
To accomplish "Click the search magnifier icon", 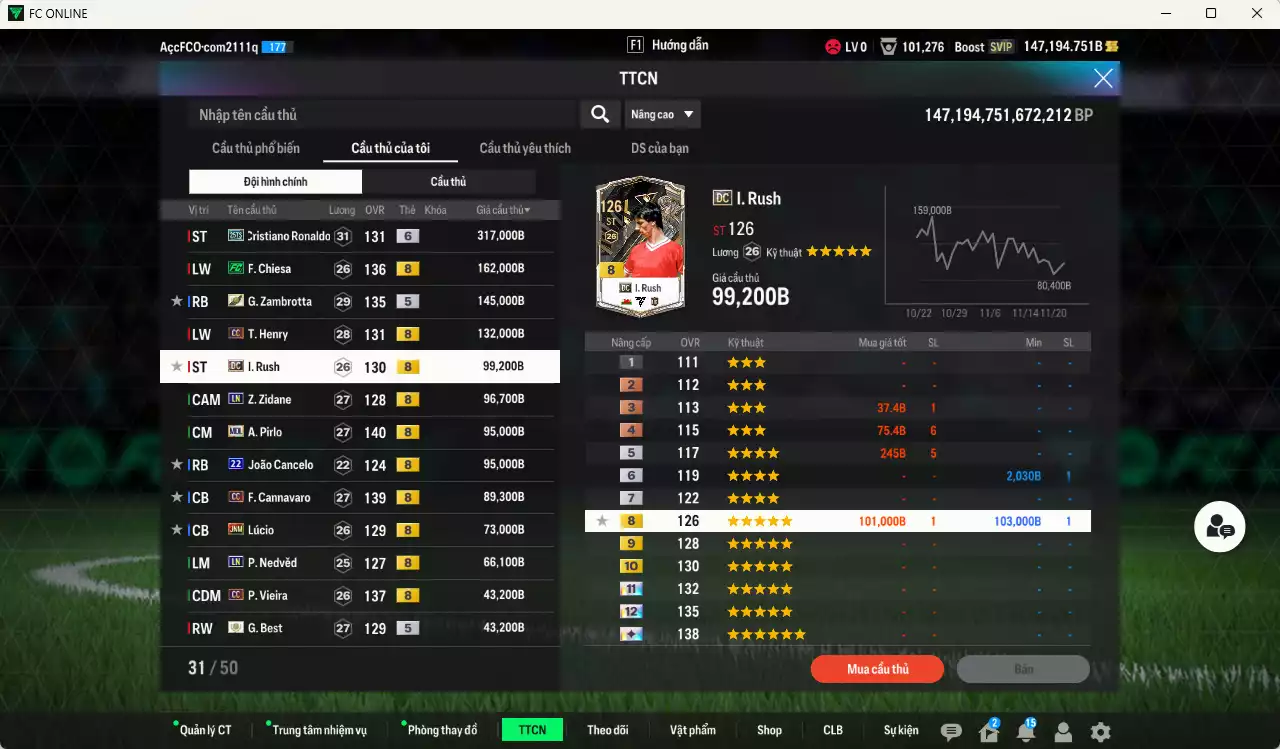I will pos(599,114).
